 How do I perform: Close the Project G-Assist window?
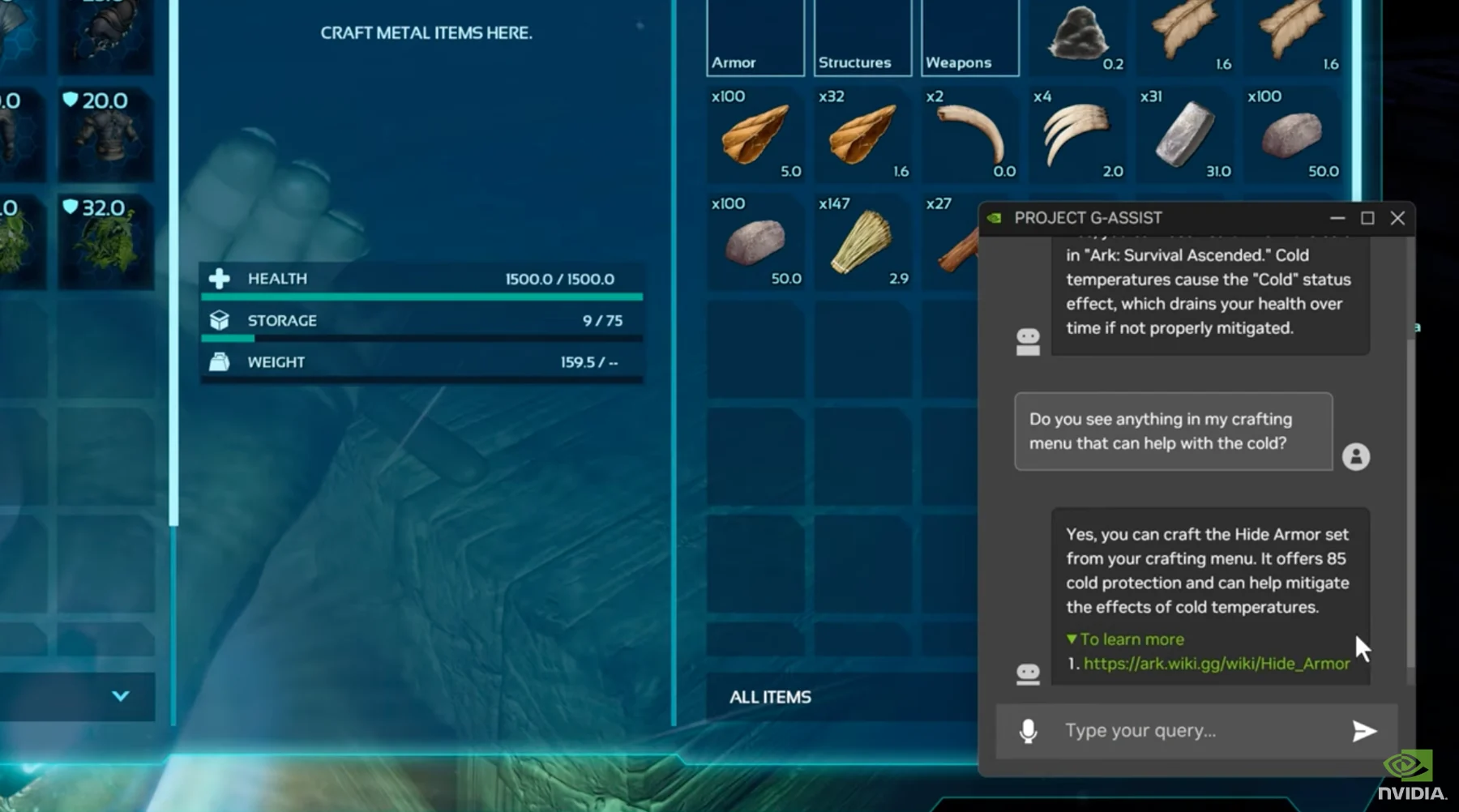click(x=1397, y=218)
